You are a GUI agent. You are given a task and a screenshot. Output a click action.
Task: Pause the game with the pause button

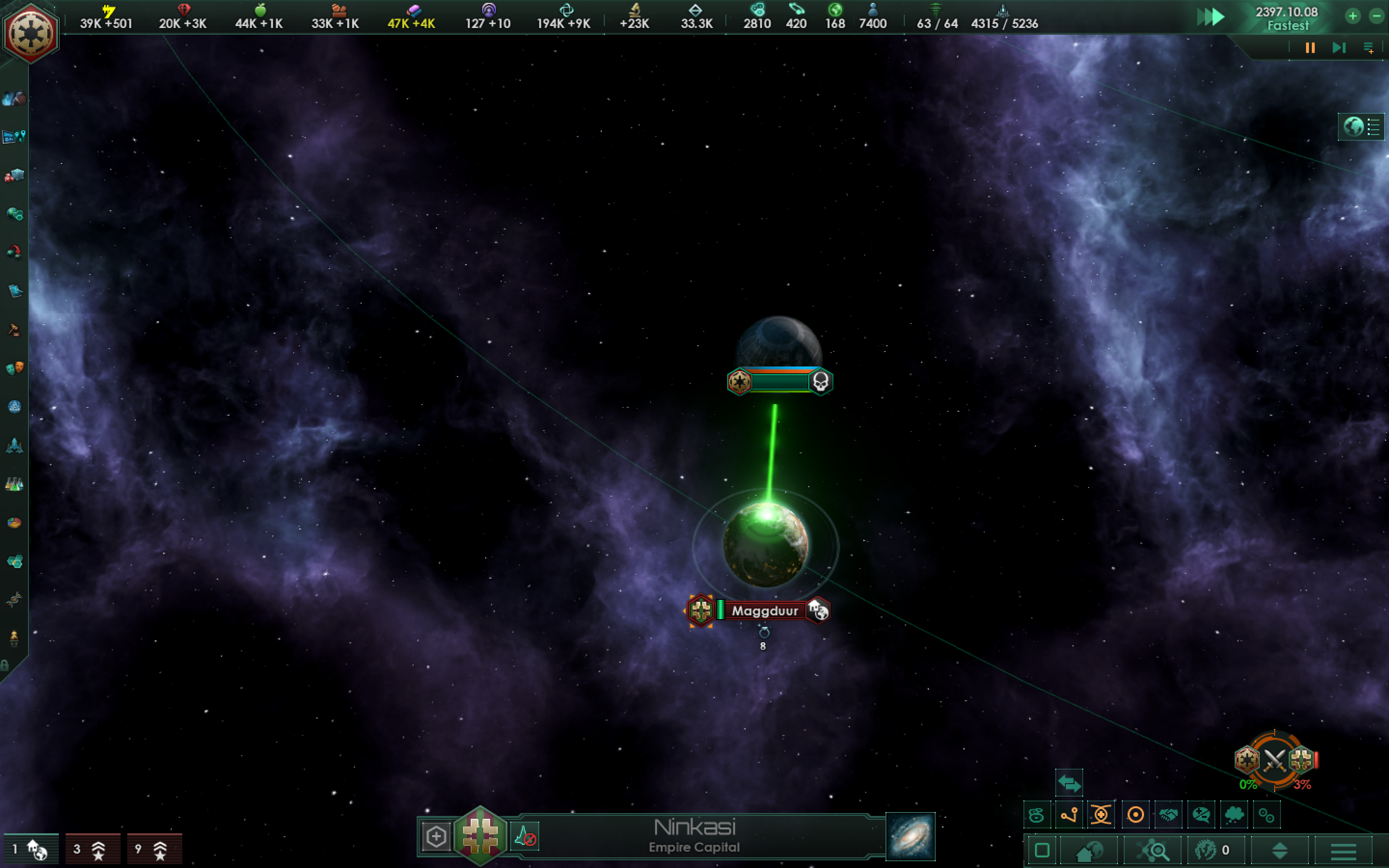(1310, 48)
